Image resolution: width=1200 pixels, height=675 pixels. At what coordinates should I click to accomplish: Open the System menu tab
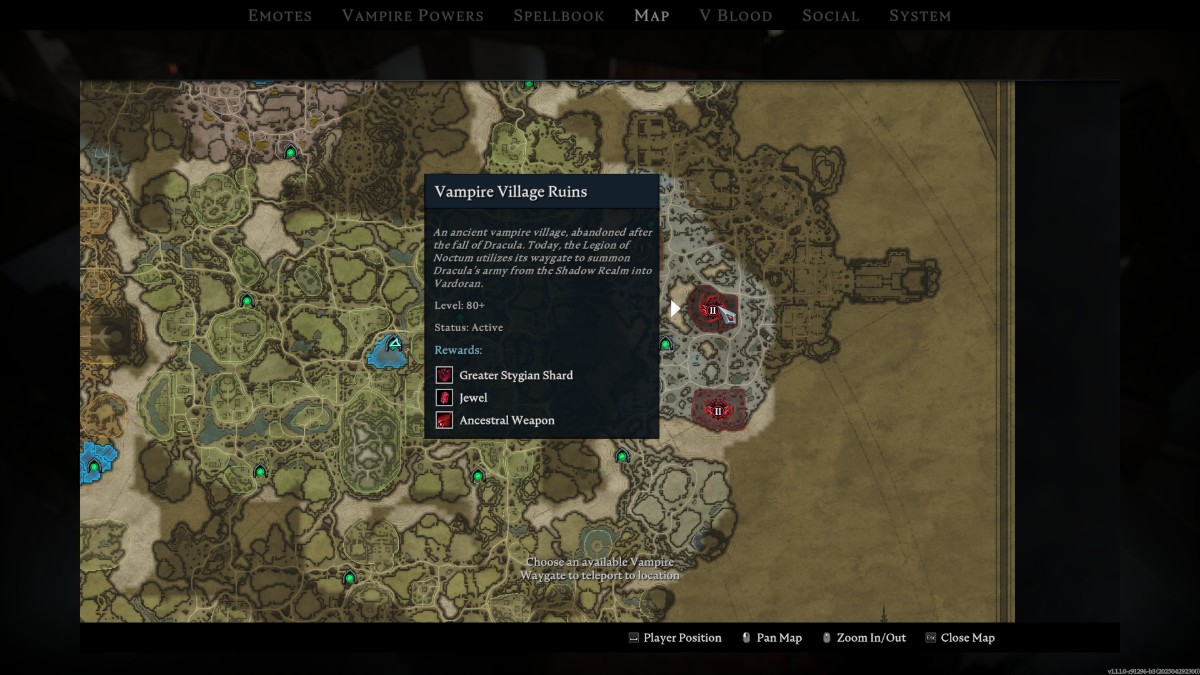[x=920, y=16]
